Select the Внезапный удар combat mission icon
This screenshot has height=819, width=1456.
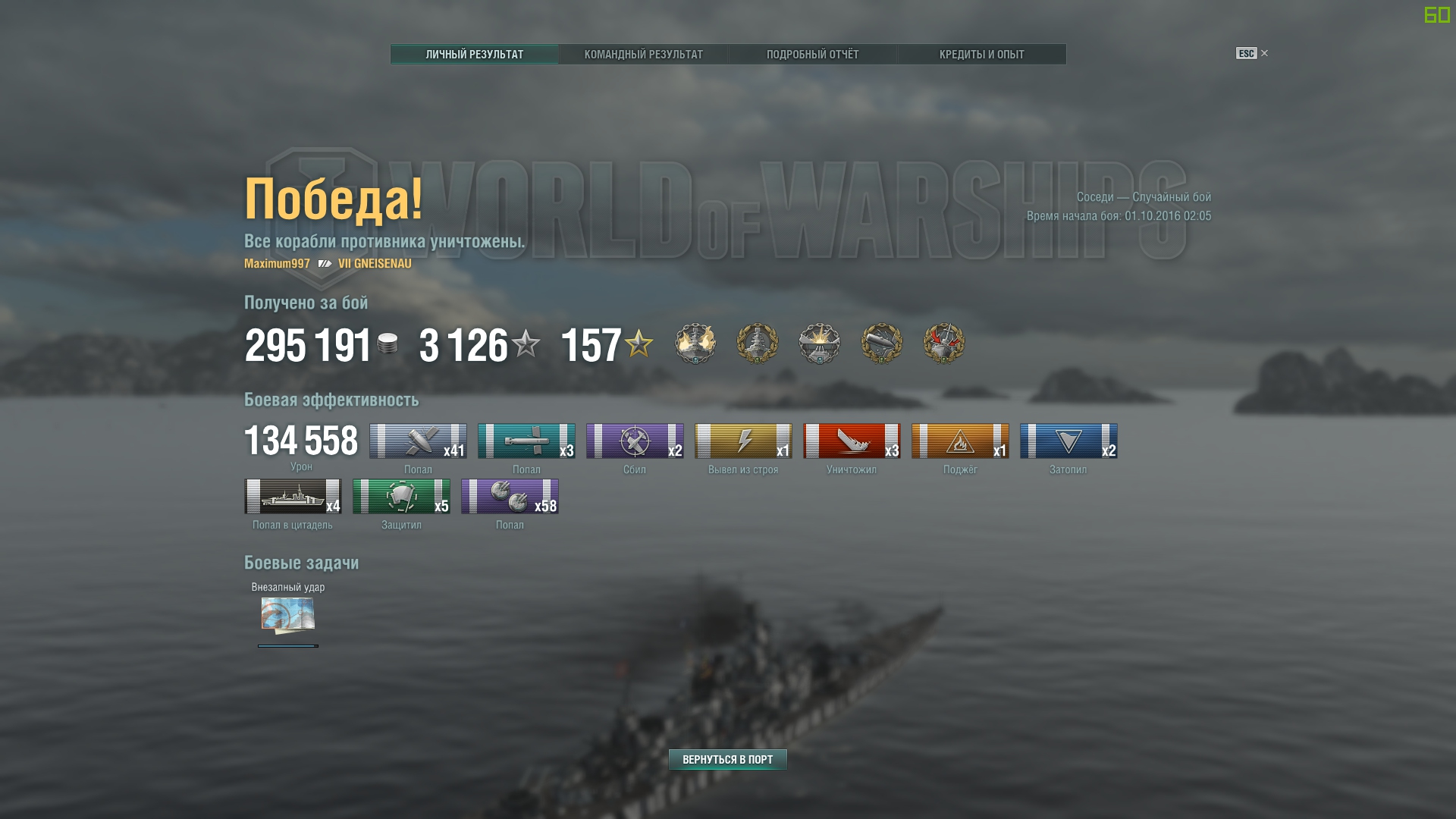[x=288, y=615]
